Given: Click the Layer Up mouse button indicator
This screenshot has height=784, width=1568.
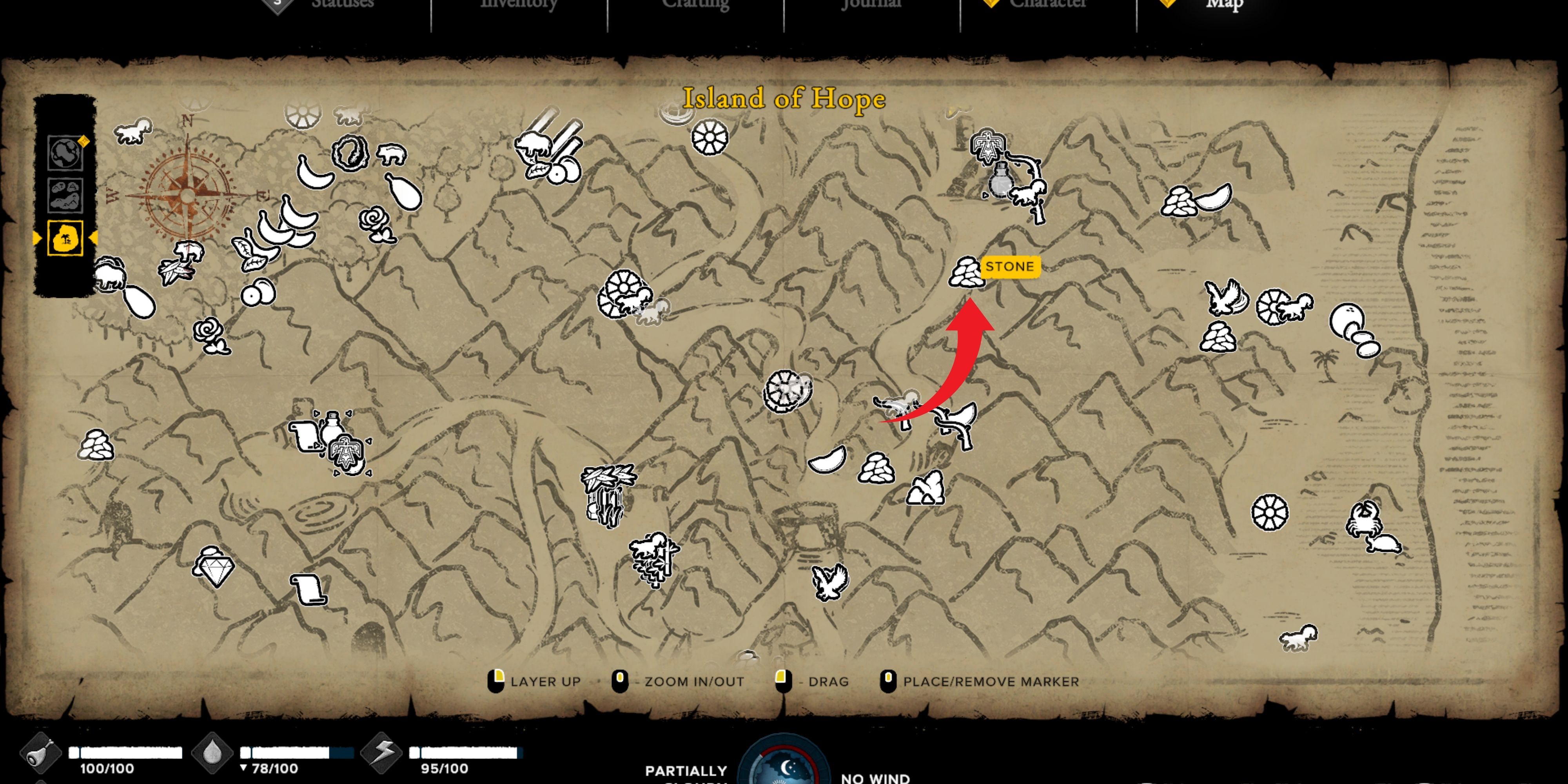Looking at the screenshot, I should pyautogui.click(x=497, y=682).
